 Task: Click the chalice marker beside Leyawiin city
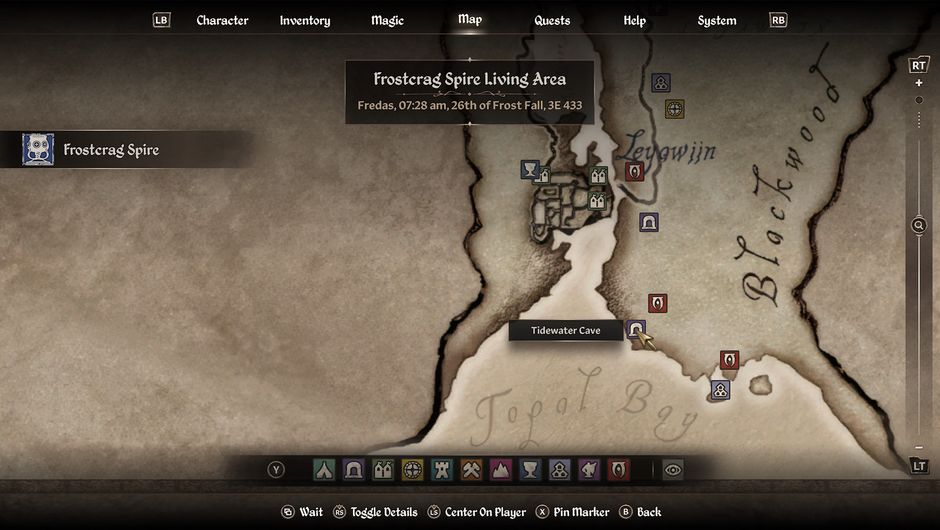tap(530, 170)
